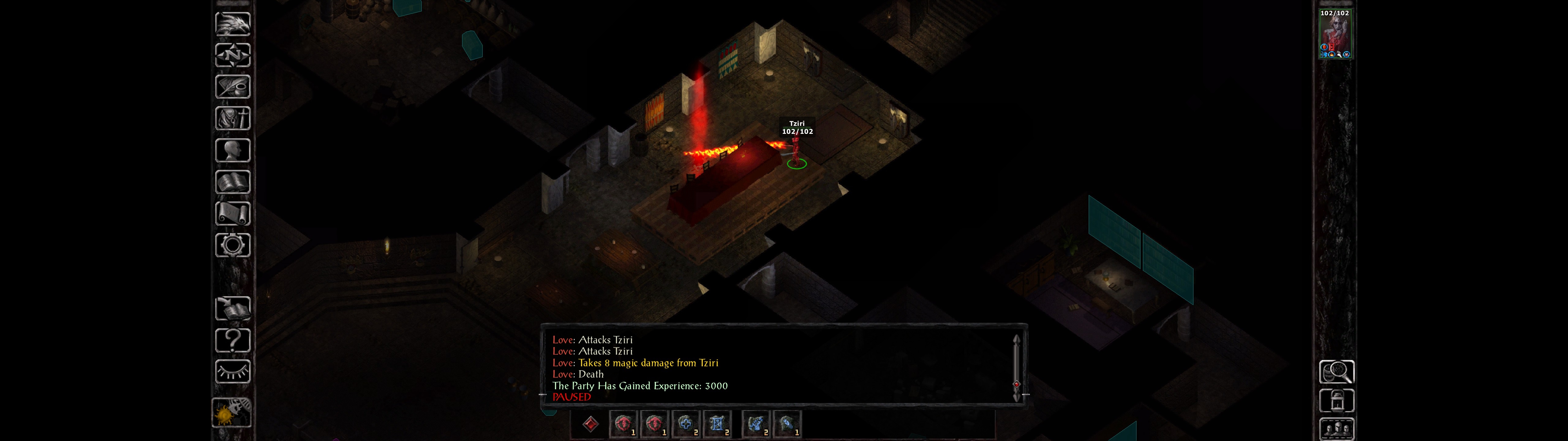Select all party members with the group icon

[1336, 429]
